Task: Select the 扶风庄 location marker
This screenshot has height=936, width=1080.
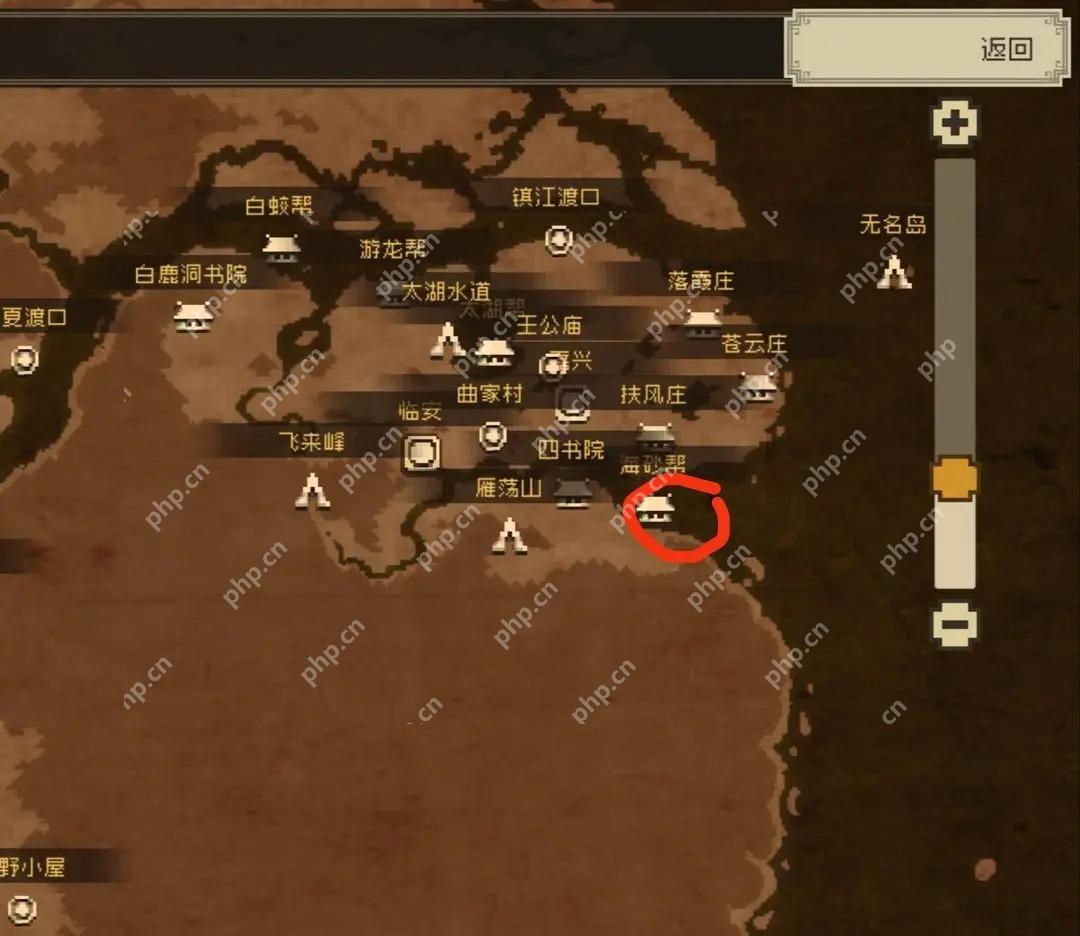Action: (x=655, y=434)
